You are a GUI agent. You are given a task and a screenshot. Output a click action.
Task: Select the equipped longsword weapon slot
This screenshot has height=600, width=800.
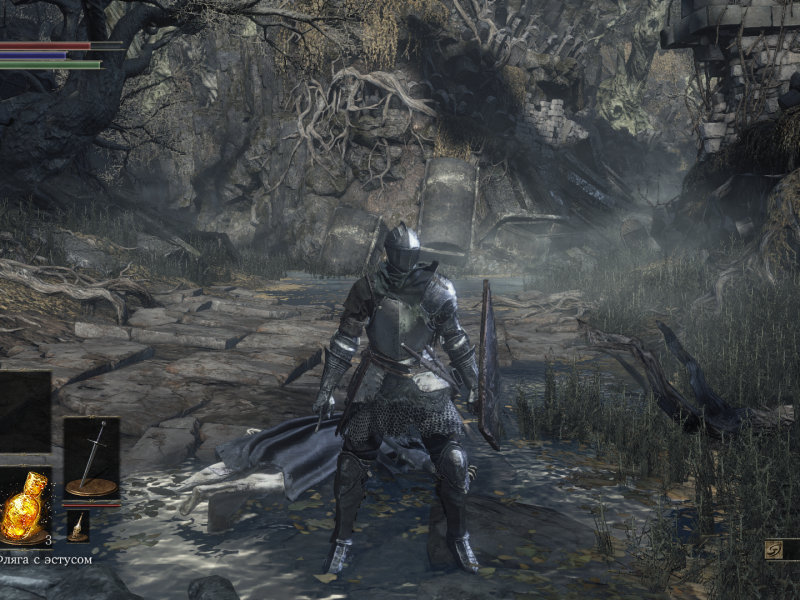pos(91,459)
